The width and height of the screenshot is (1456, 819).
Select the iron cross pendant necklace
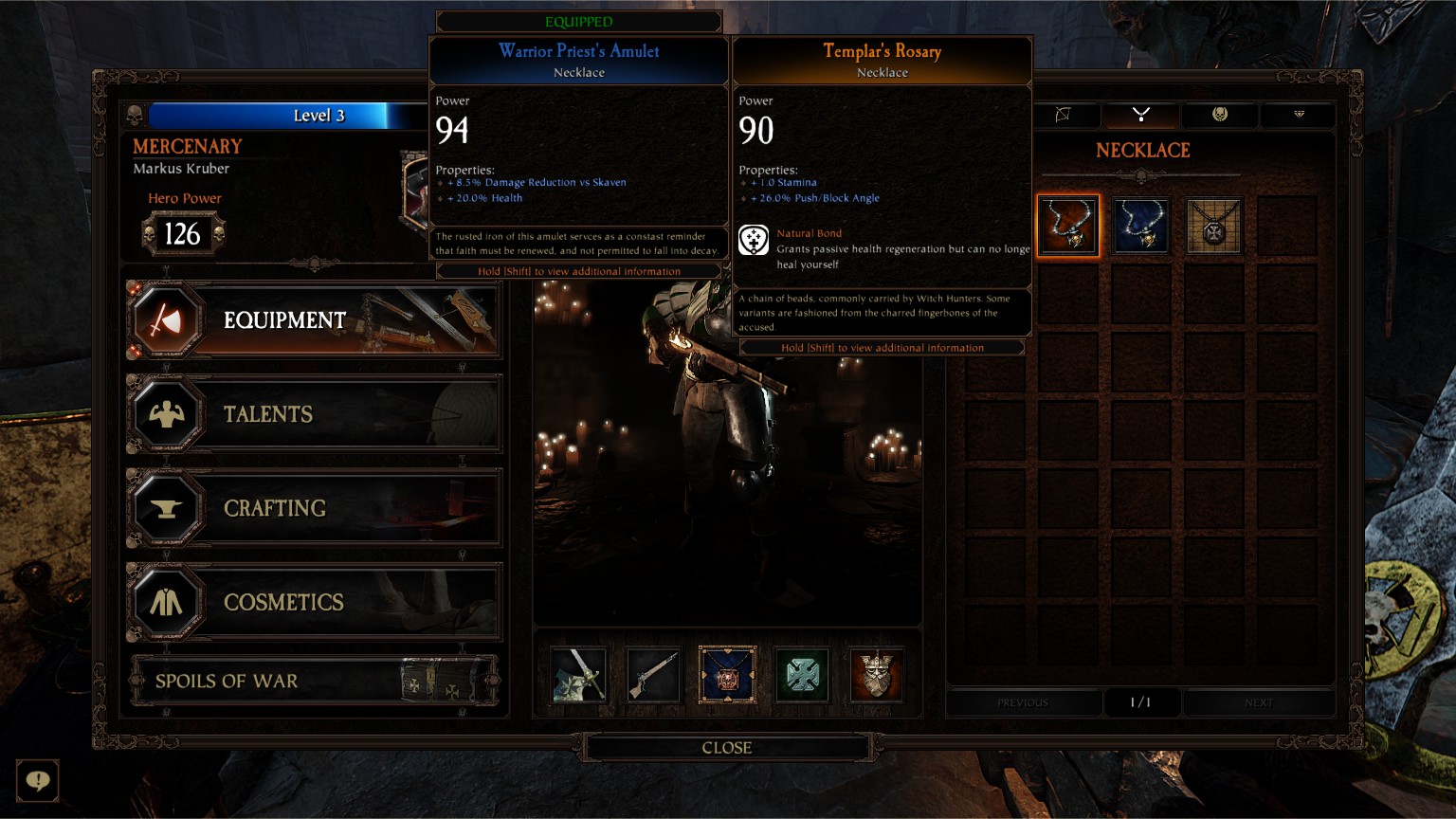tap(1214, 226)
